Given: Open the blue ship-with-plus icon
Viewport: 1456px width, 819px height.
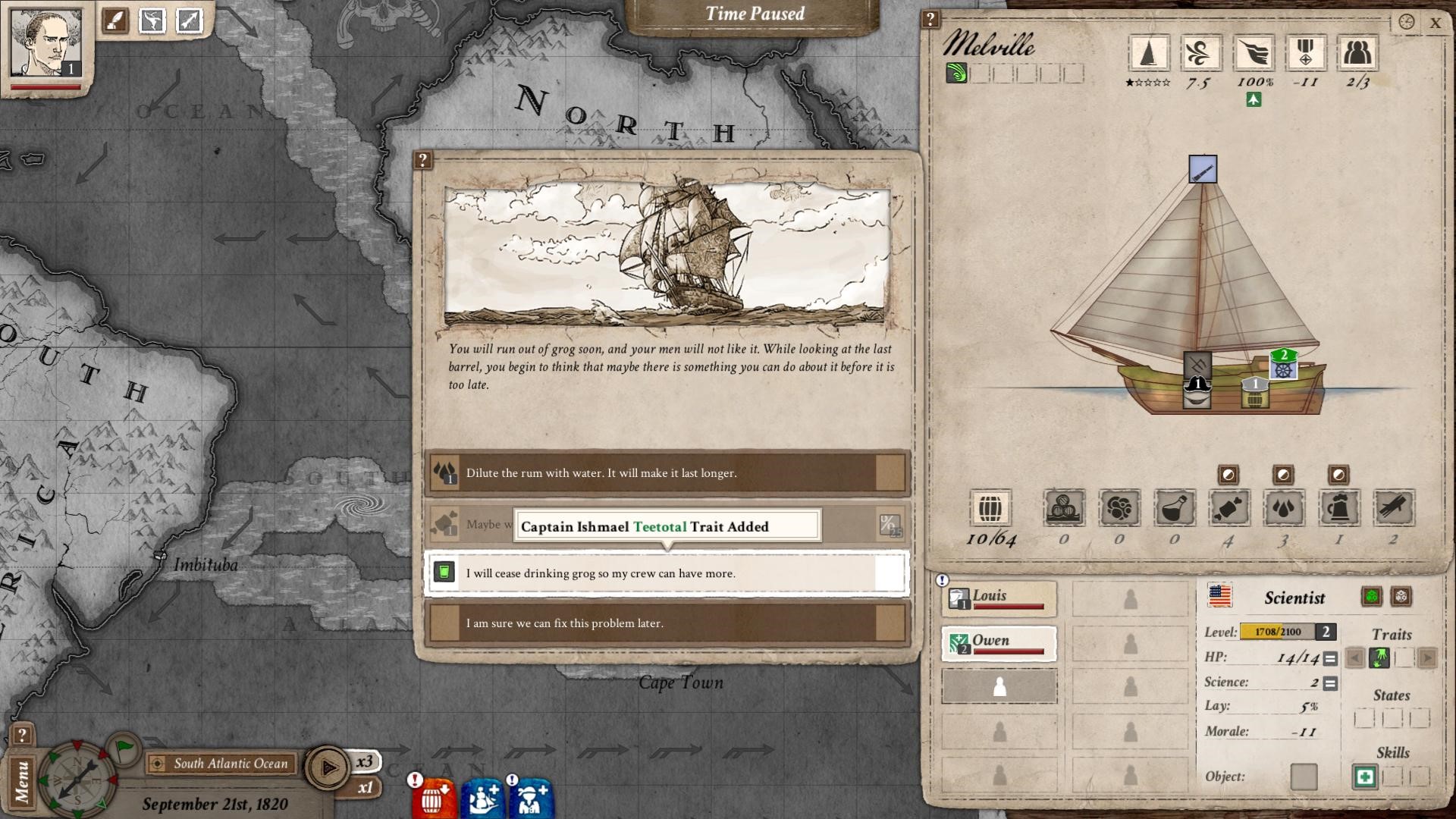Looking at the screenshot, I should point(483,798).
